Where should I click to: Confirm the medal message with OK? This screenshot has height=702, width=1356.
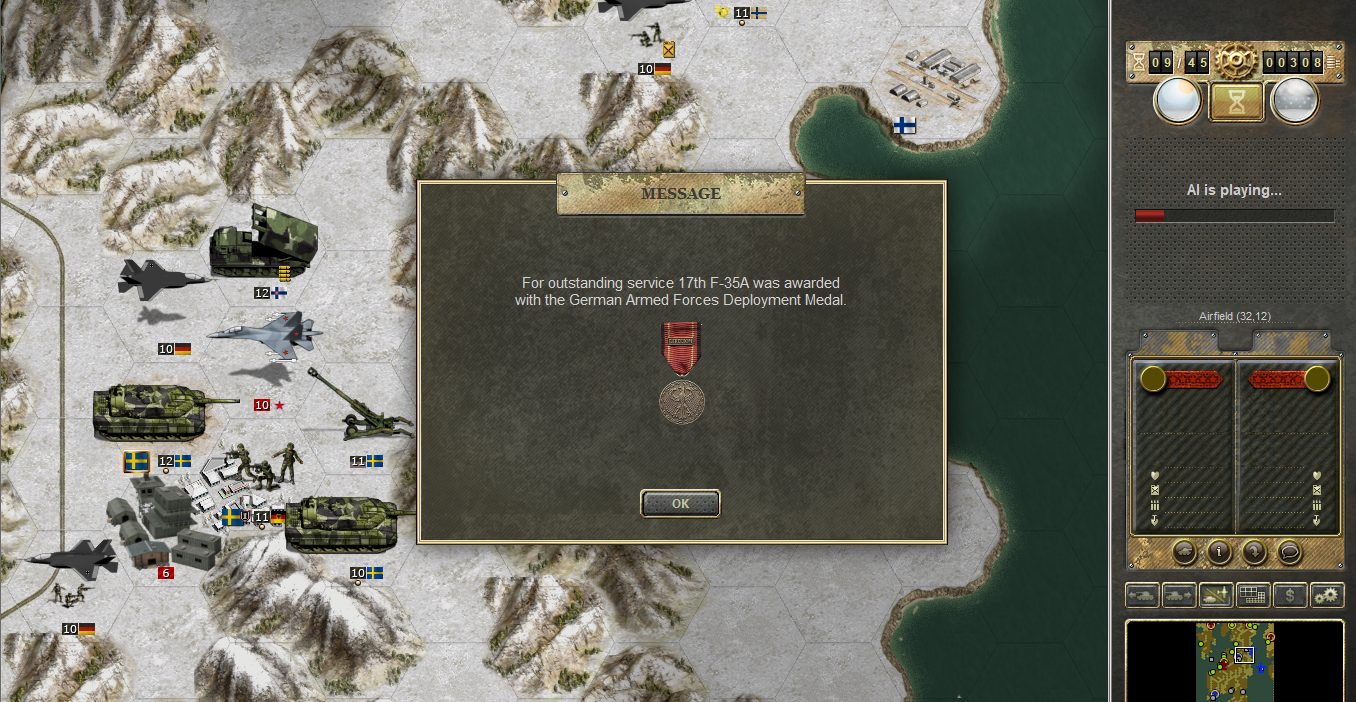coord(680,503)
